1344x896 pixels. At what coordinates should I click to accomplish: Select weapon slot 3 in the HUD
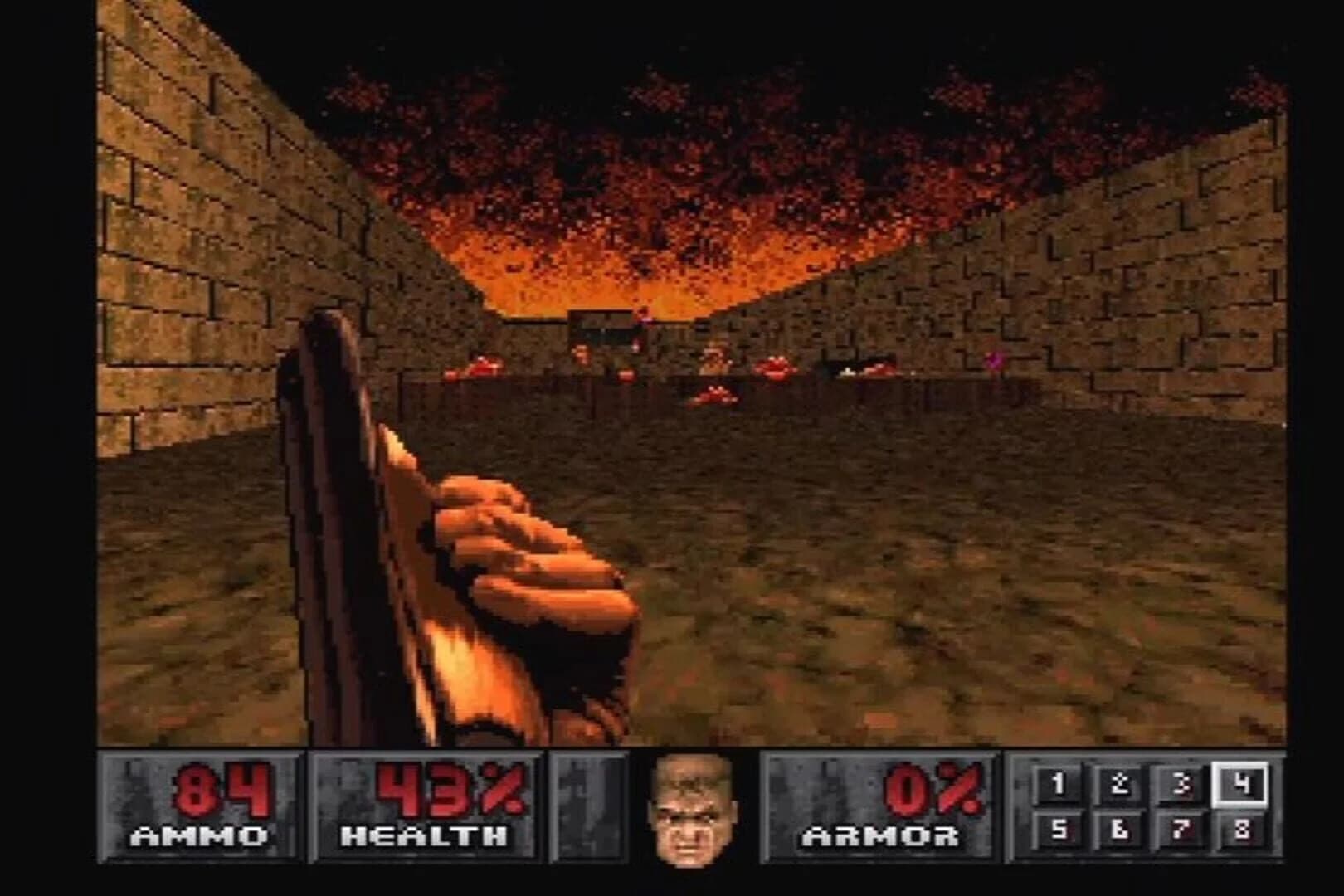[x=1181, y=782]
